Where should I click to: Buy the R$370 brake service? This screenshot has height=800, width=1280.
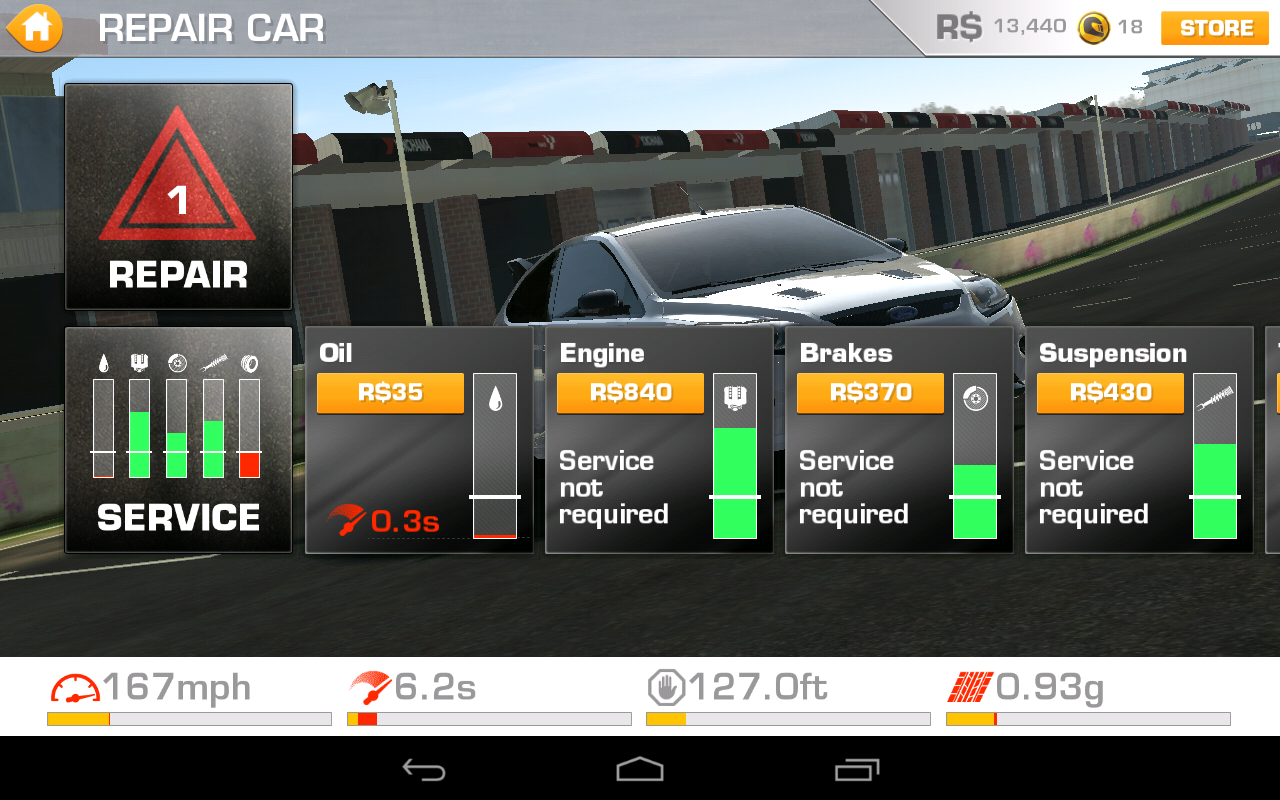[870, 393]
